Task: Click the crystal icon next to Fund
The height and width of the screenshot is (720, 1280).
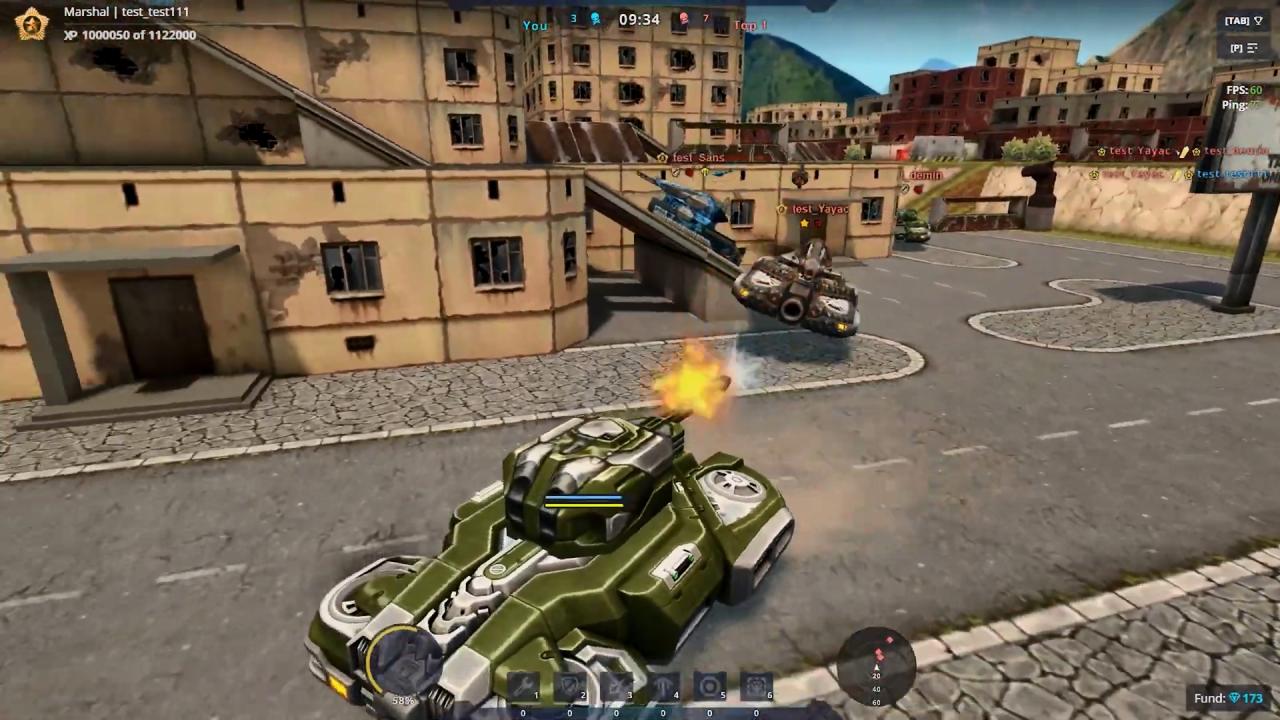Action: 1234,697
